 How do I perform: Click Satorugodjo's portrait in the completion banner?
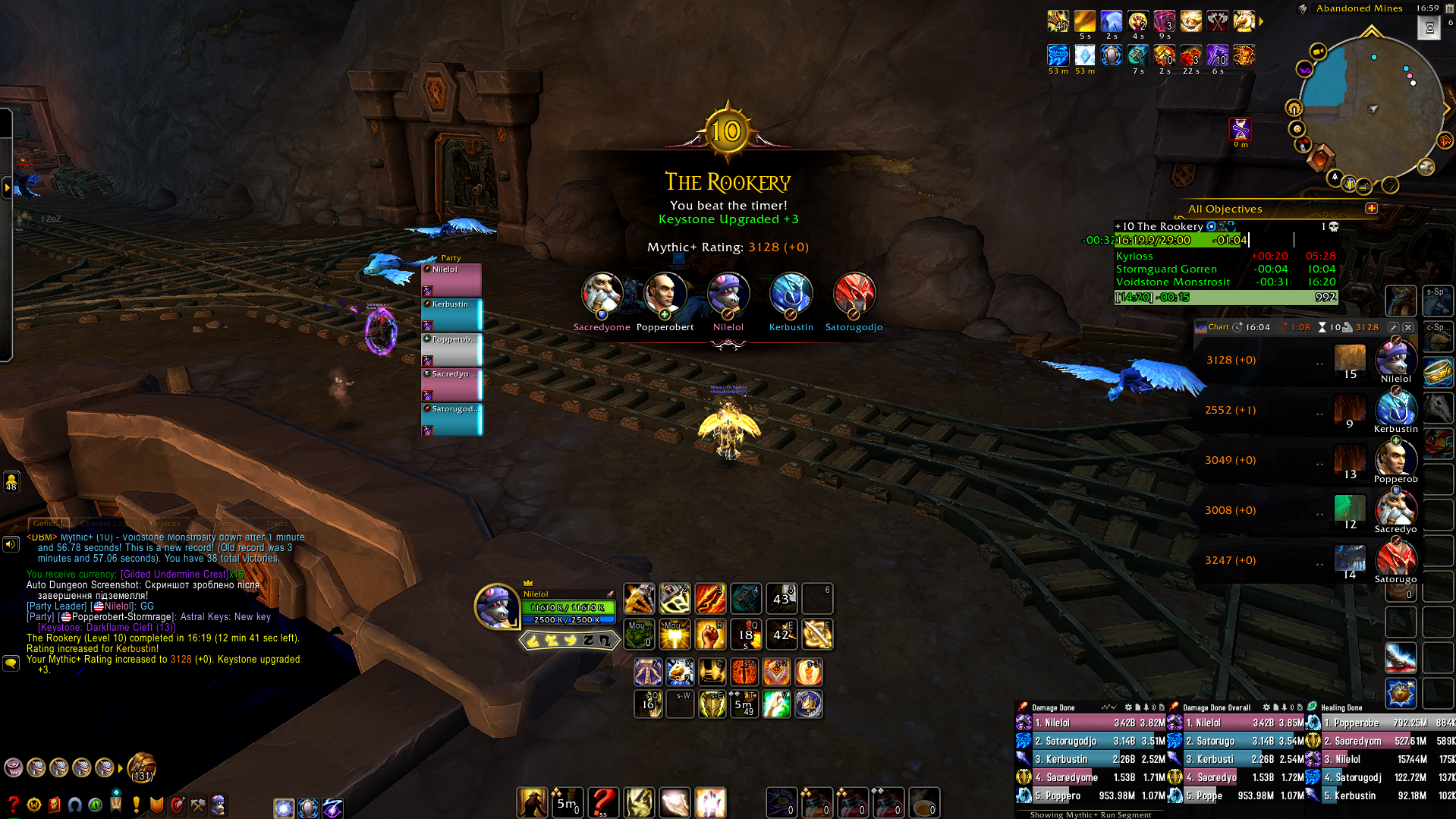(x=854, y=295)
